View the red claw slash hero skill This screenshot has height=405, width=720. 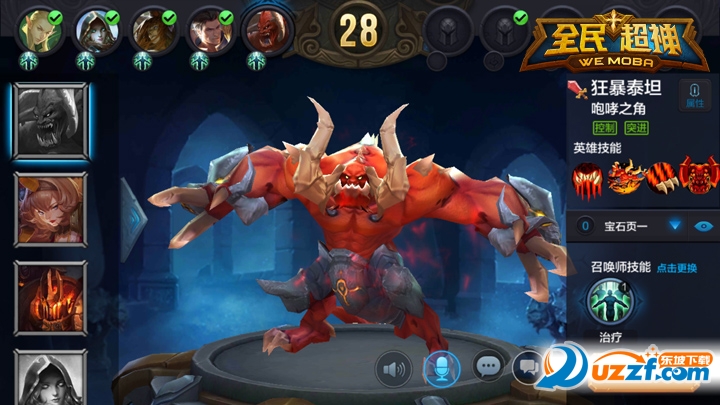coord(588,178)
